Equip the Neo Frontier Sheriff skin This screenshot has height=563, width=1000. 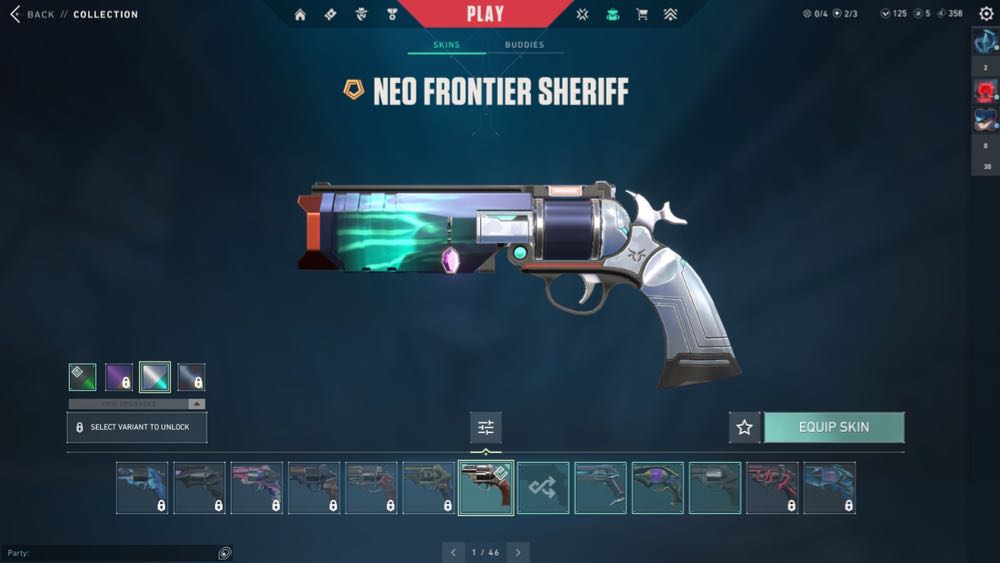coord(834,427)
